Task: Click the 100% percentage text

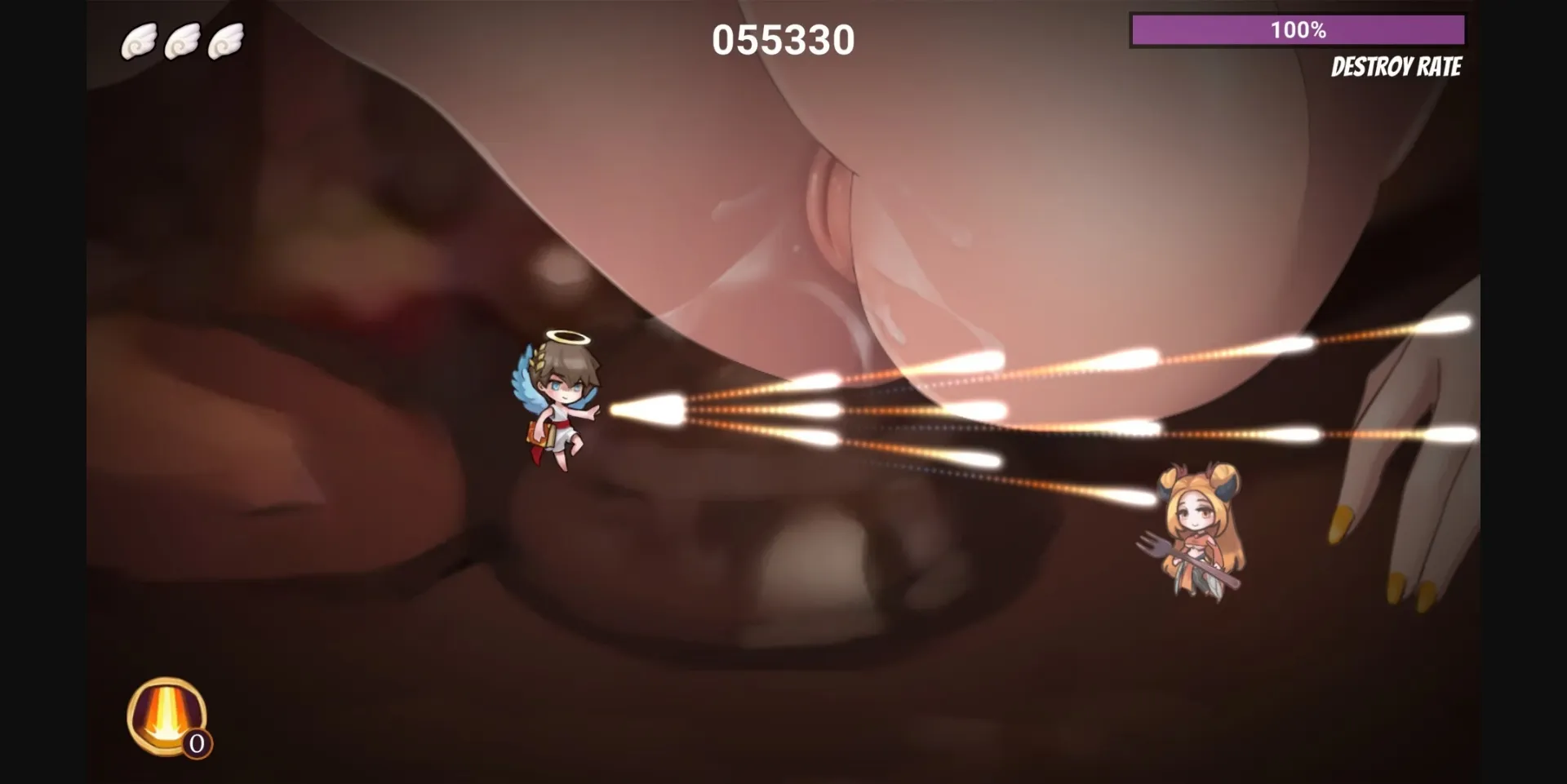Action: pos(1298,31)
